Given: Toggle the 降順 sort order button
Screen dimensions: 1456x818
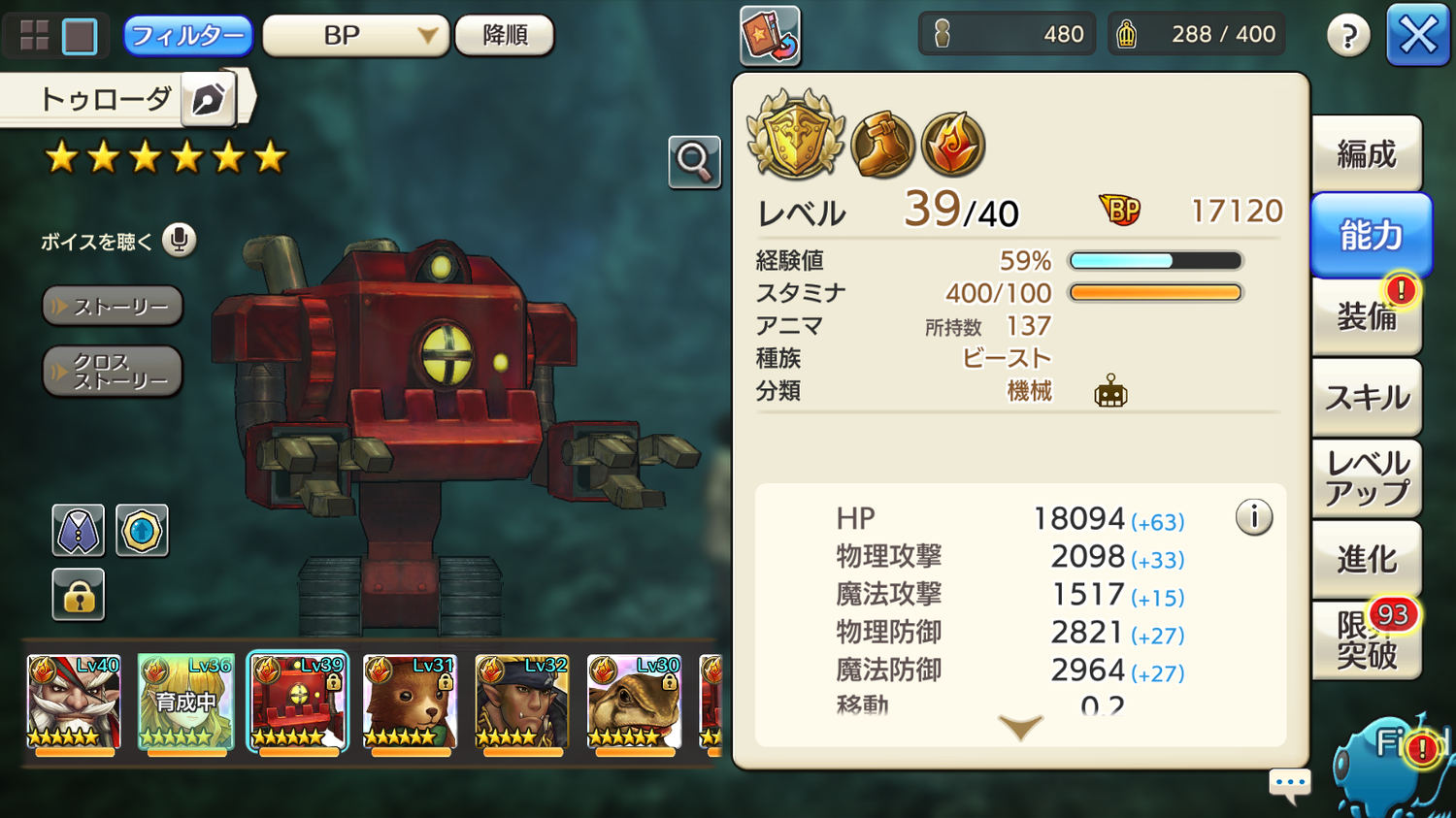Looking at the screenshot, I should [505, 36].
